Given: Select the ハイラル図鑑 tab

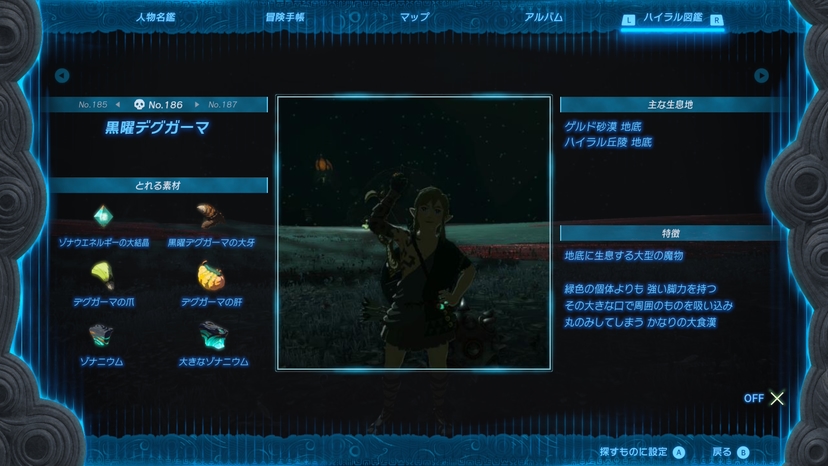Looking at the screenshot, I should (671, 18).
